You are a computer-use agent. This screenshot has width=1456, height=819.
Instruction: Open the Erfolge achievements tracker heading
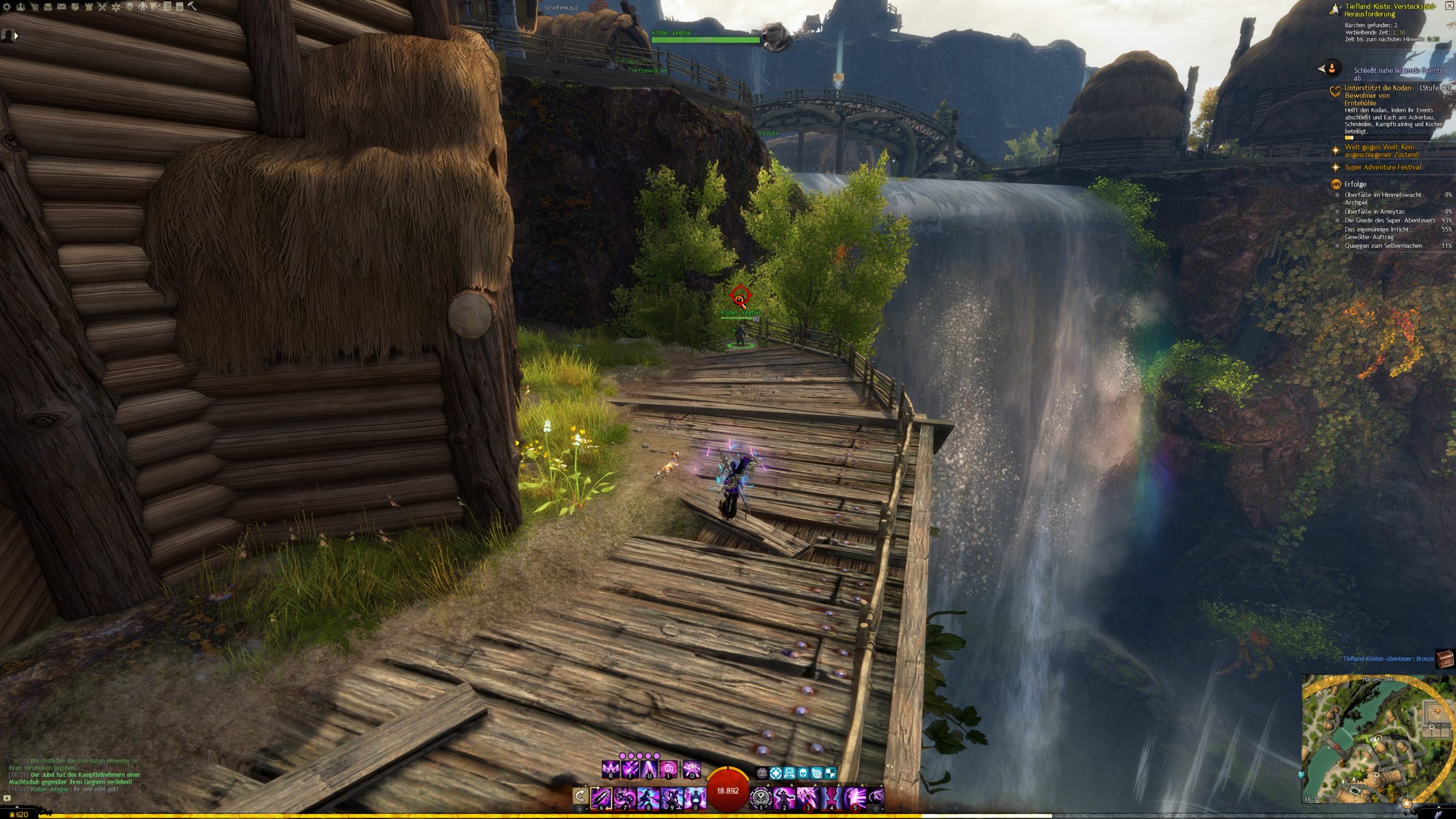point(1355,184)
